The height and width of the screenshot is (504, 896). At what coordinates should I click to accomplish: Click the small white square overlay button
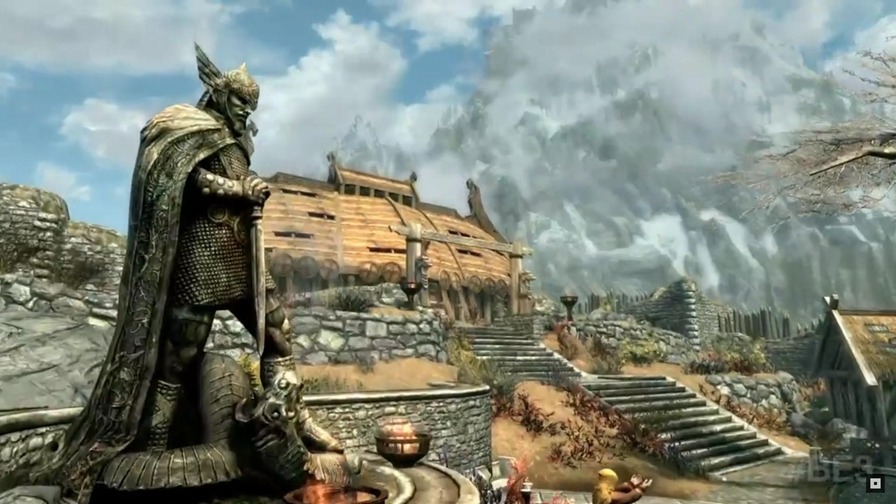875,483
